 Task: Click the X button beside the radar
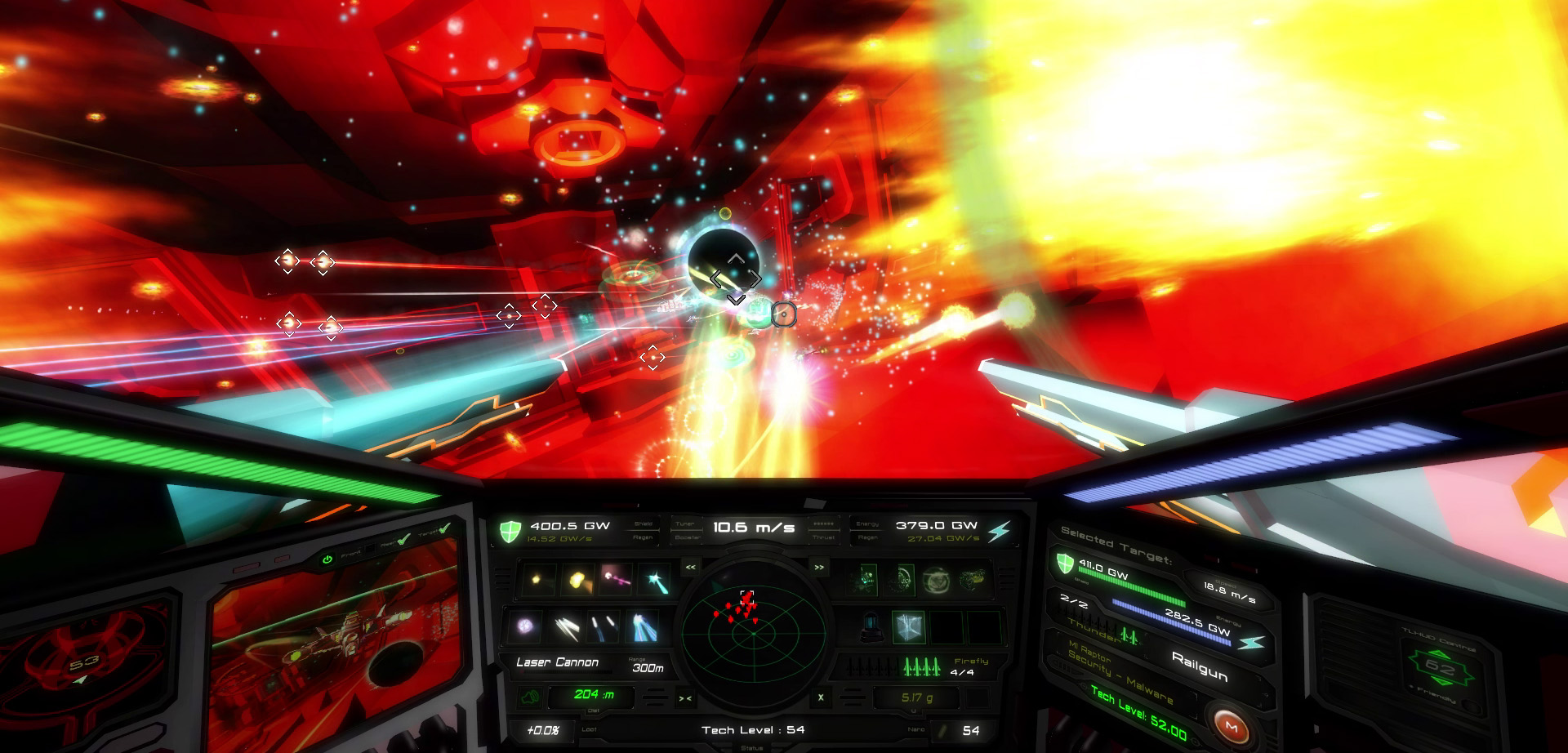(x=820, y=697)
